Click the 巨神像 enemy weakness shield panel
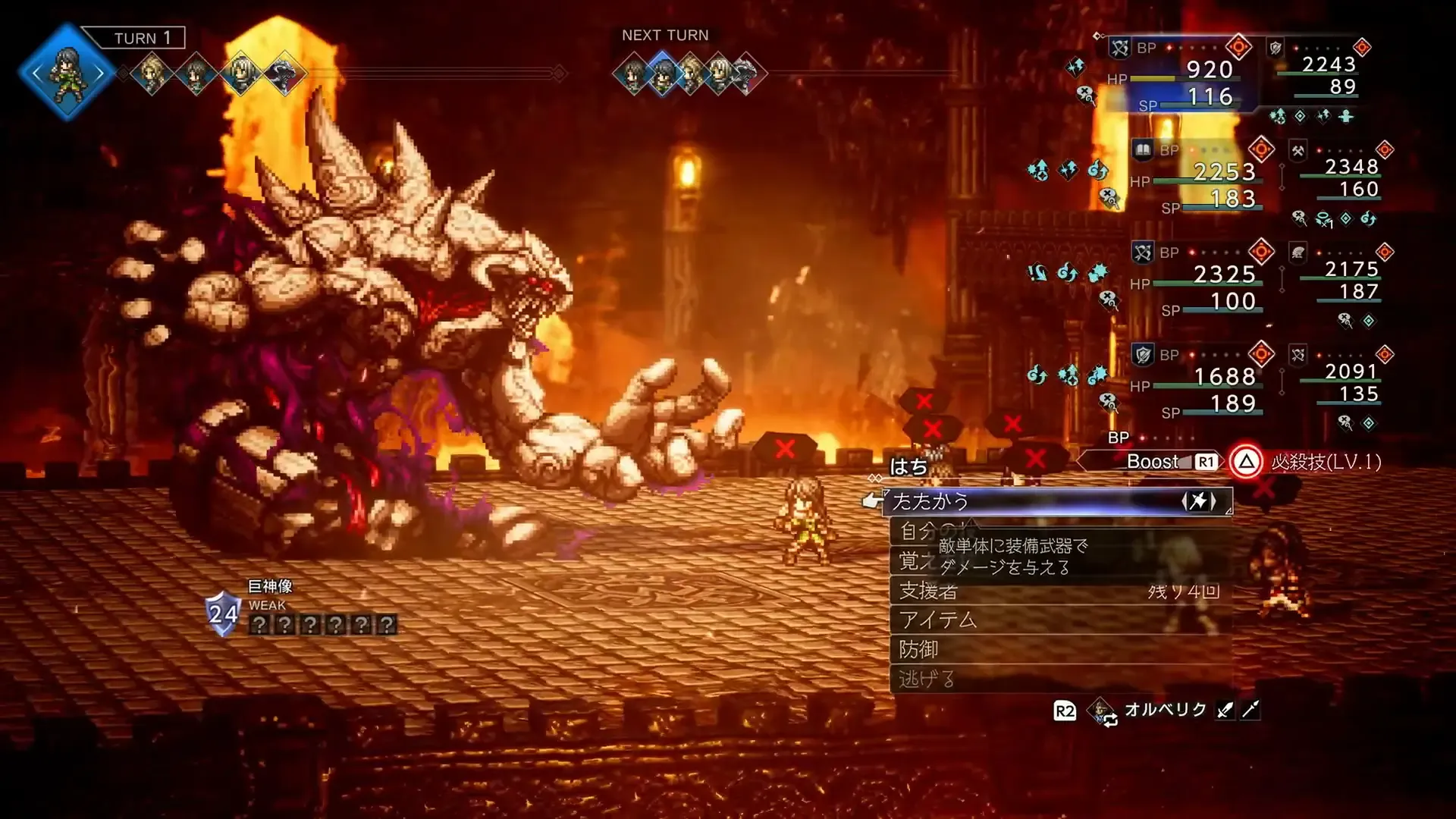This screenshot has height=819, width=1456. [x=224, y=613]
